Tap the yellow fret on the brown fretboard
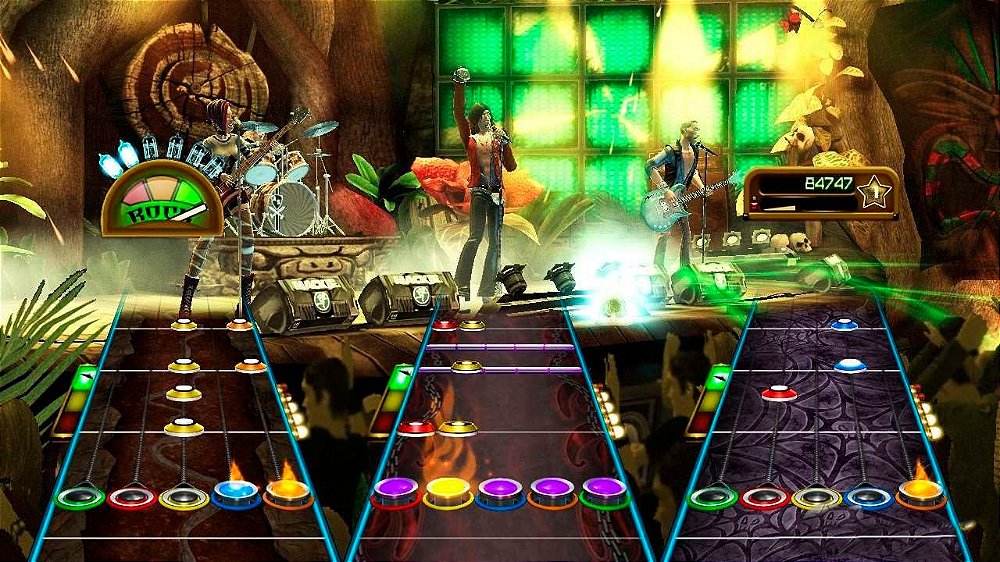The image size is (1000, 562). pos(182,496)
